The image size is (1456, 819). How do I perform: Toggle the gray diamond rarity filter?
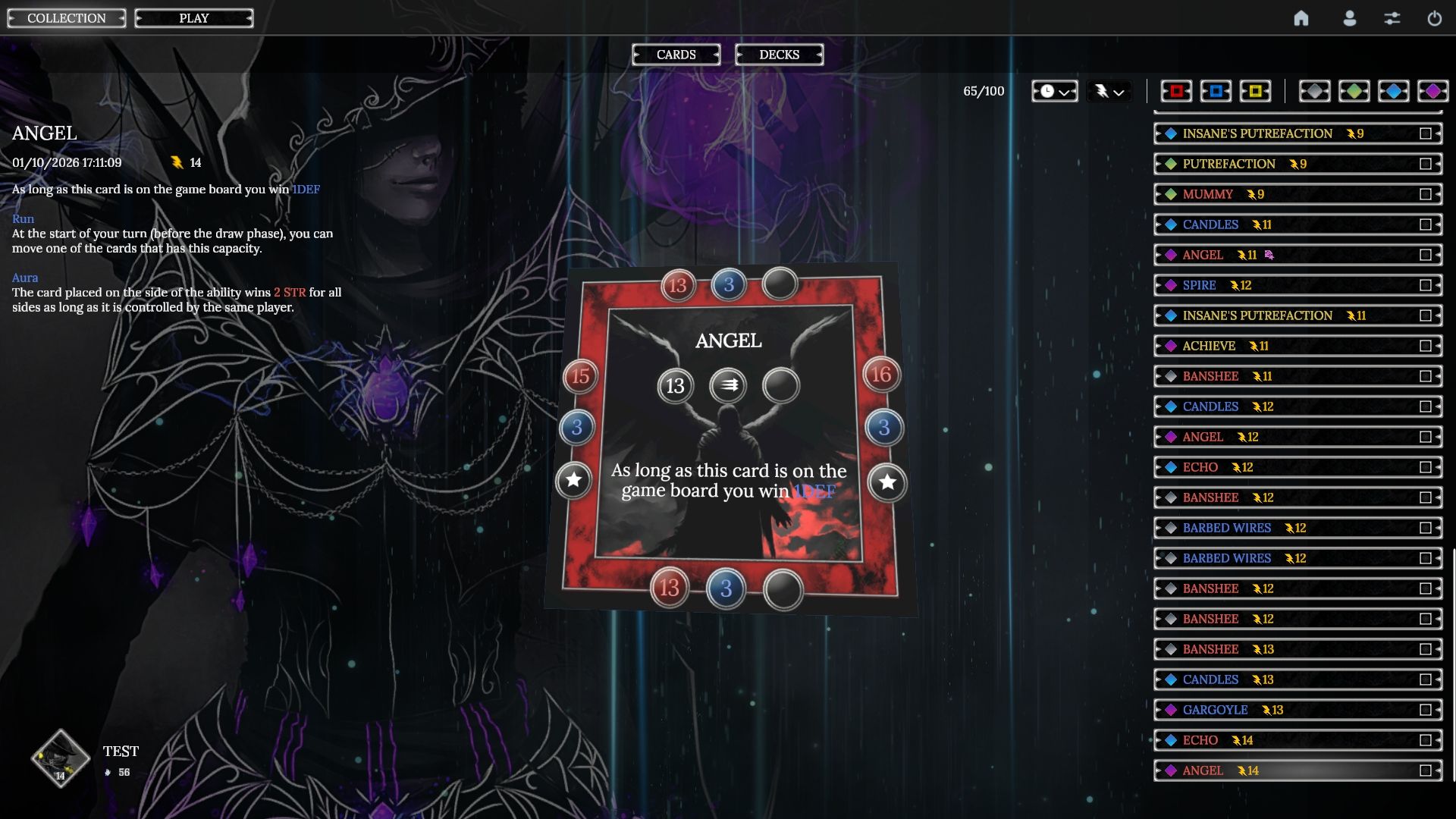point(1314,91)
